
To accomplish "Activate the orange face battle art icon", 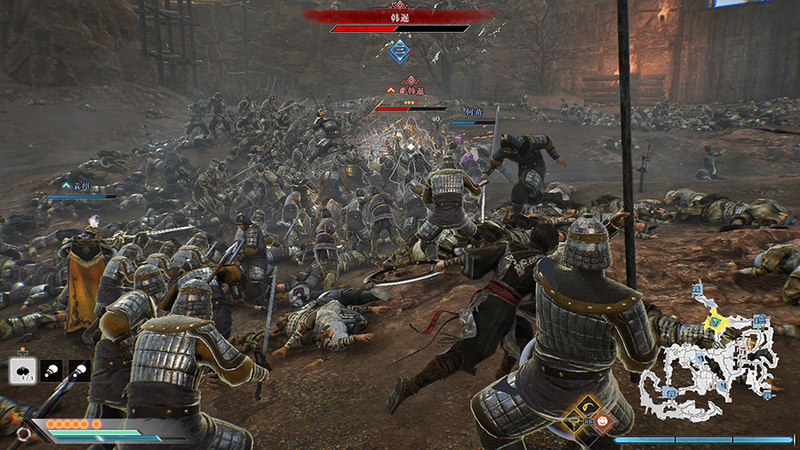I will 602,421.
